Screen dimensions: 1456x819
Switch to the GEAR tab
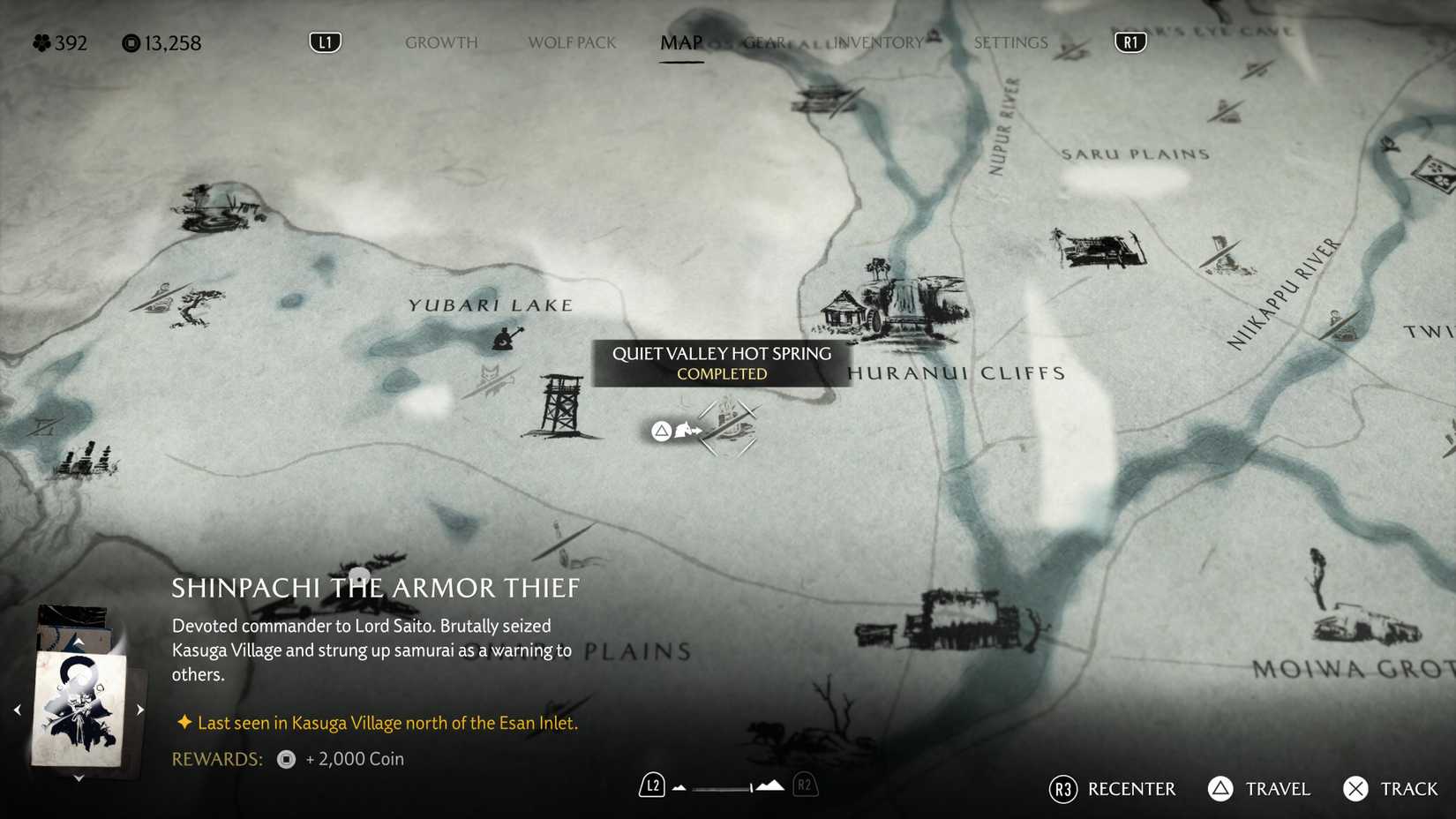tap(765, 41)
